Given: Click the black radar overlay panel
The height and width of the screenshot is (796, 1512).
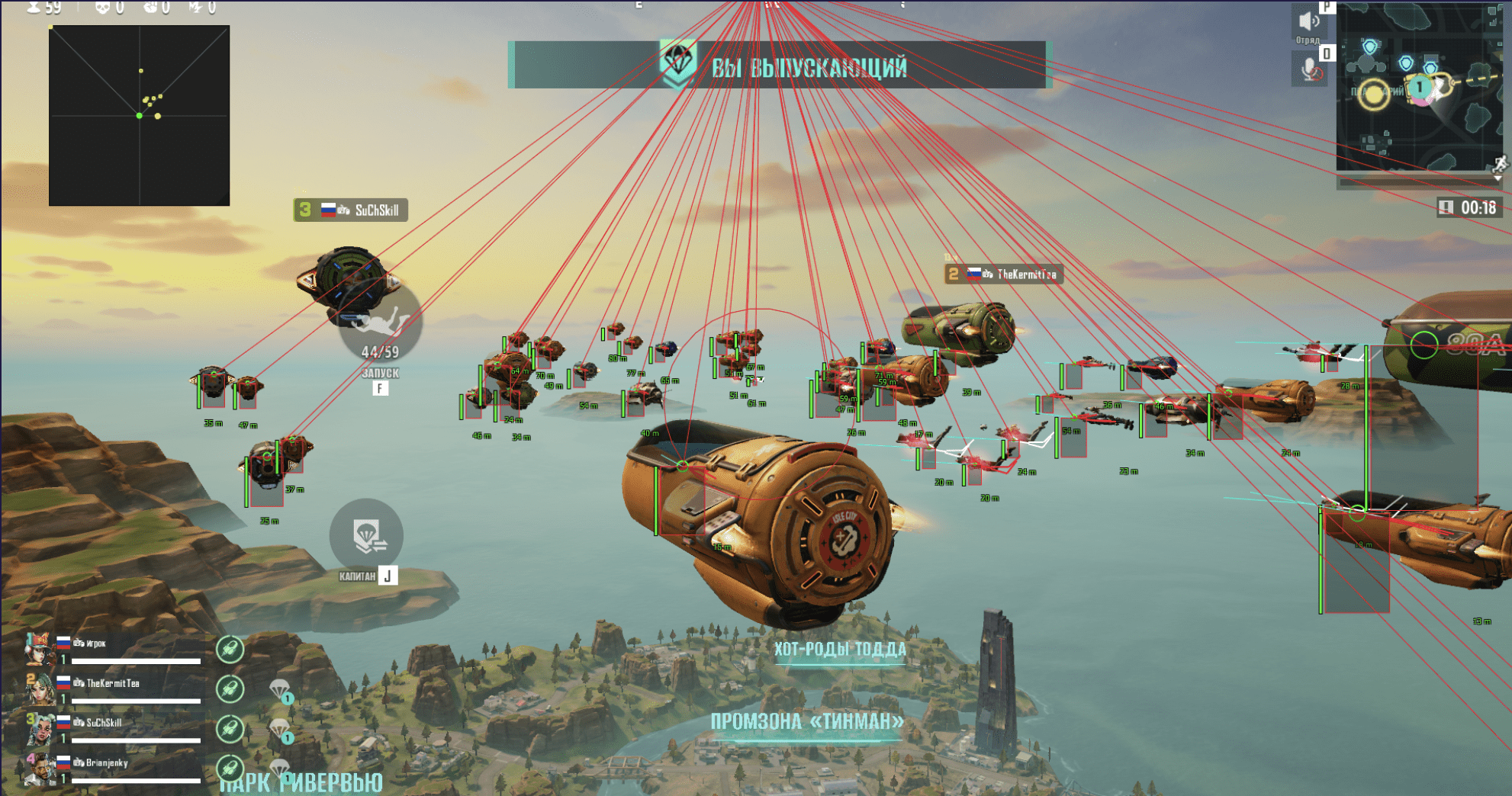Looking at the screenshot, I should tap(139, 116).
